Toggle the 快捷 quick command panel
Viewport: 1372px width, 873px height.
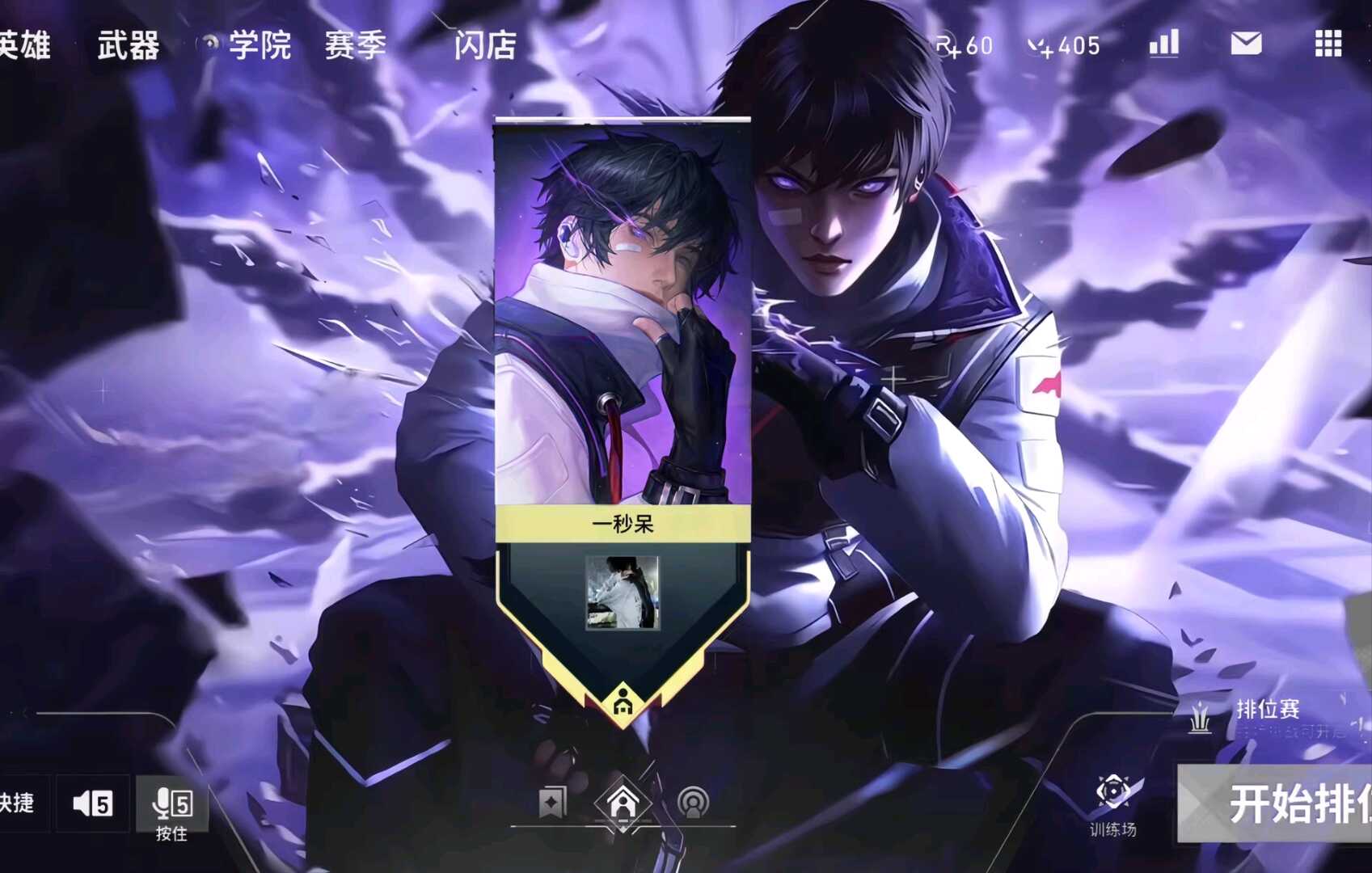click(19, 803)
